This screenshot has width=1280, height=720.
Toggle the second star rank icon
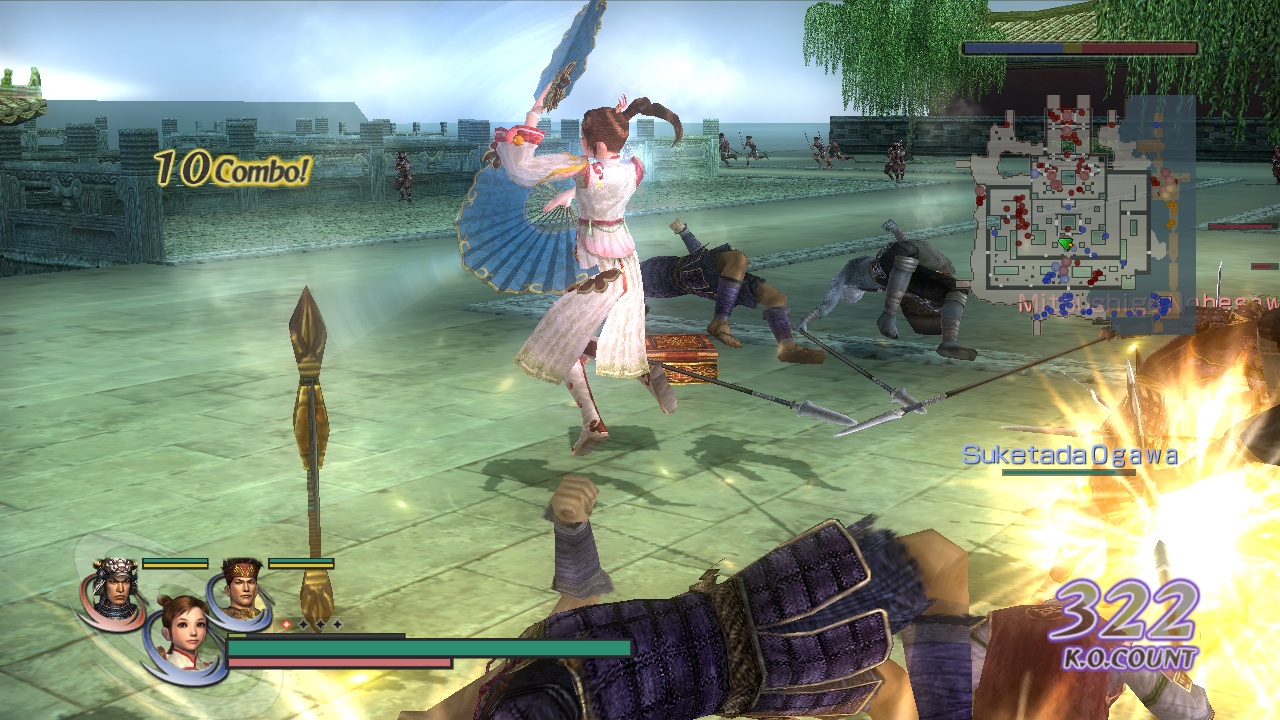(x=320, y=623)
